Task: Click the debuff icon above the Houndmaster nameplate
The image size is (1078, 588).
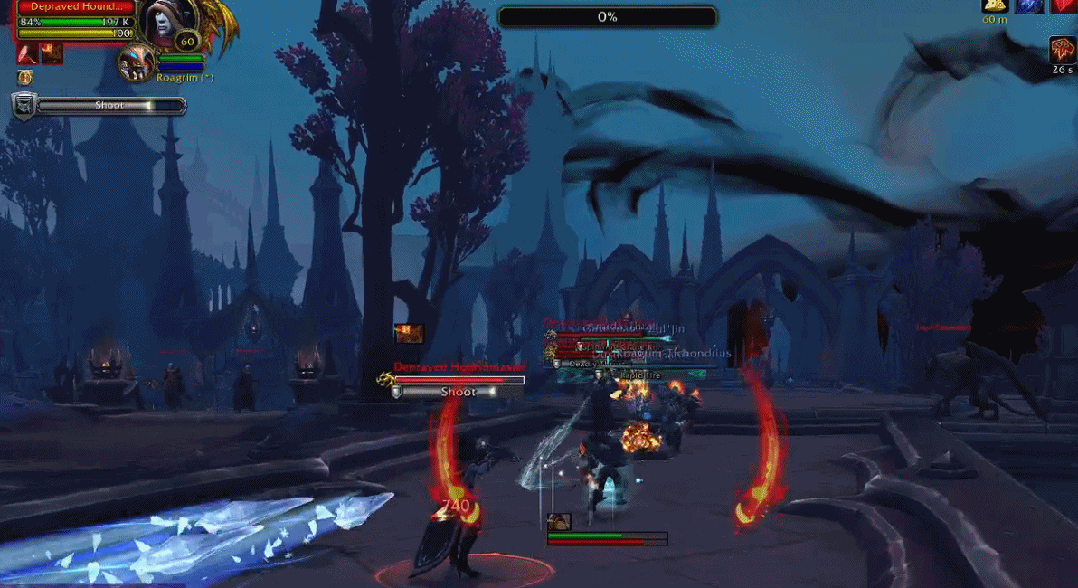Action: [x=410, y=334]
